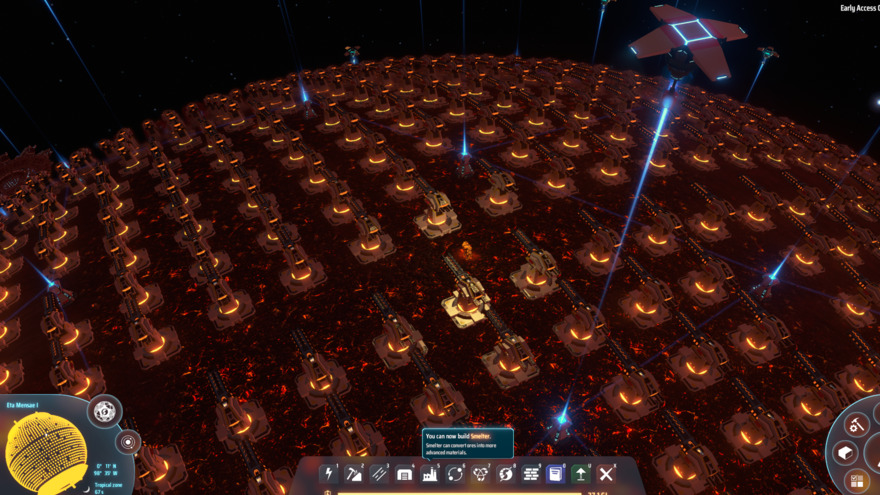The width and height of the screenshot is (880, 495).
Task: Open the orbital transport build category
Action: [455, 473]
